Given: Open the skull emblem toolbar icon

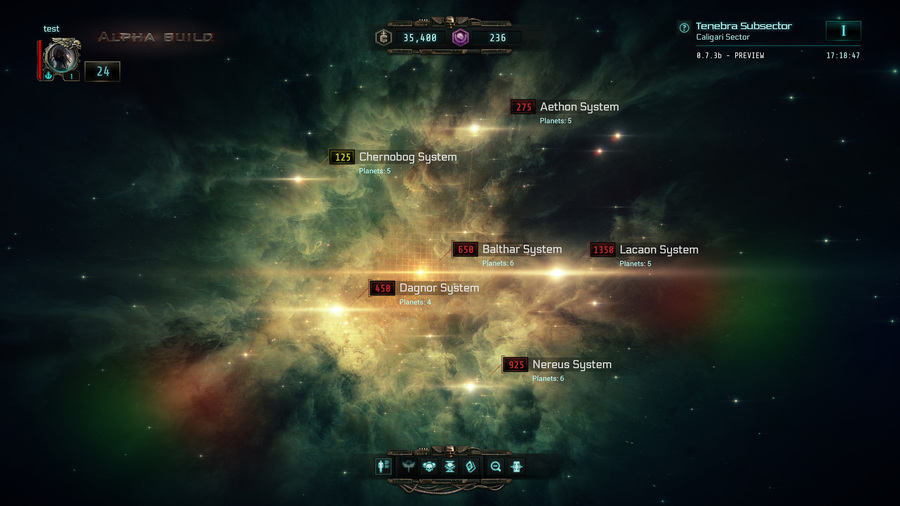Looking at the screenshot, I should click(x=429, y=466).
